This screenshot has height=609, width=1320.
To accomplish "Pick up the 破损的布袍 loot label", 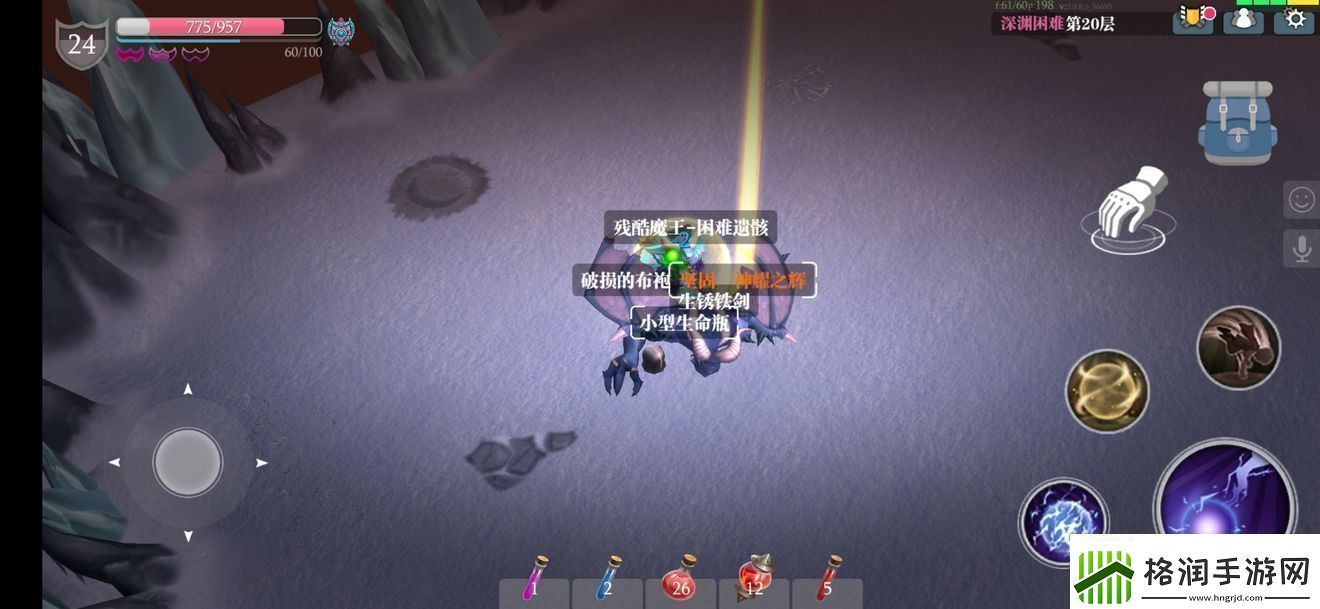I will click(624, 281).
